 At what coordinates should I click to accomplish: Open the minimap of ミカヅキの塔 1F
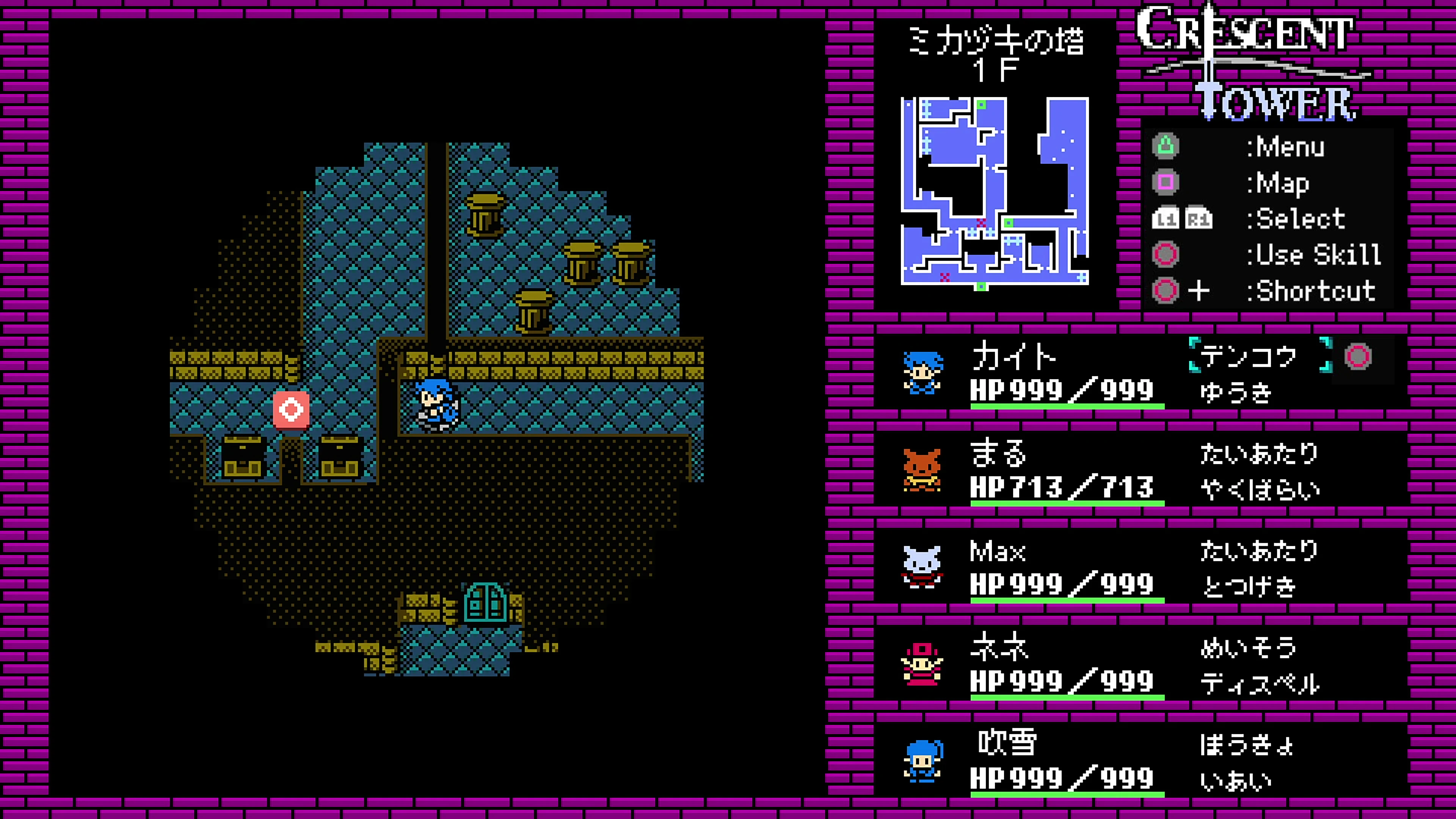click(998, 195)
